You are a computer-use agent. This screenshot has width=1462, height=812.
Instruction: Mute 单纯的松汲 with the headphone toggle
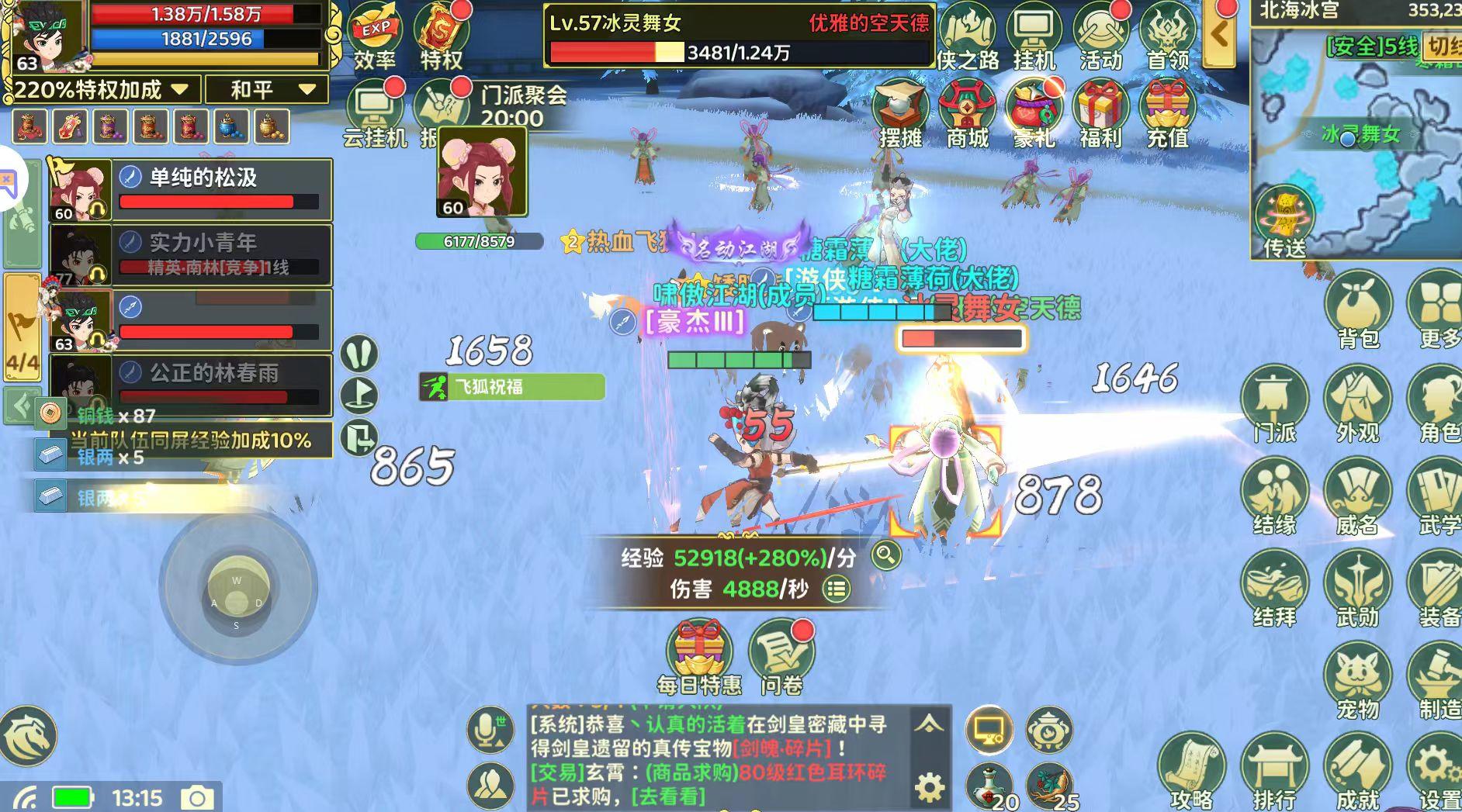(x=99, y=210)
